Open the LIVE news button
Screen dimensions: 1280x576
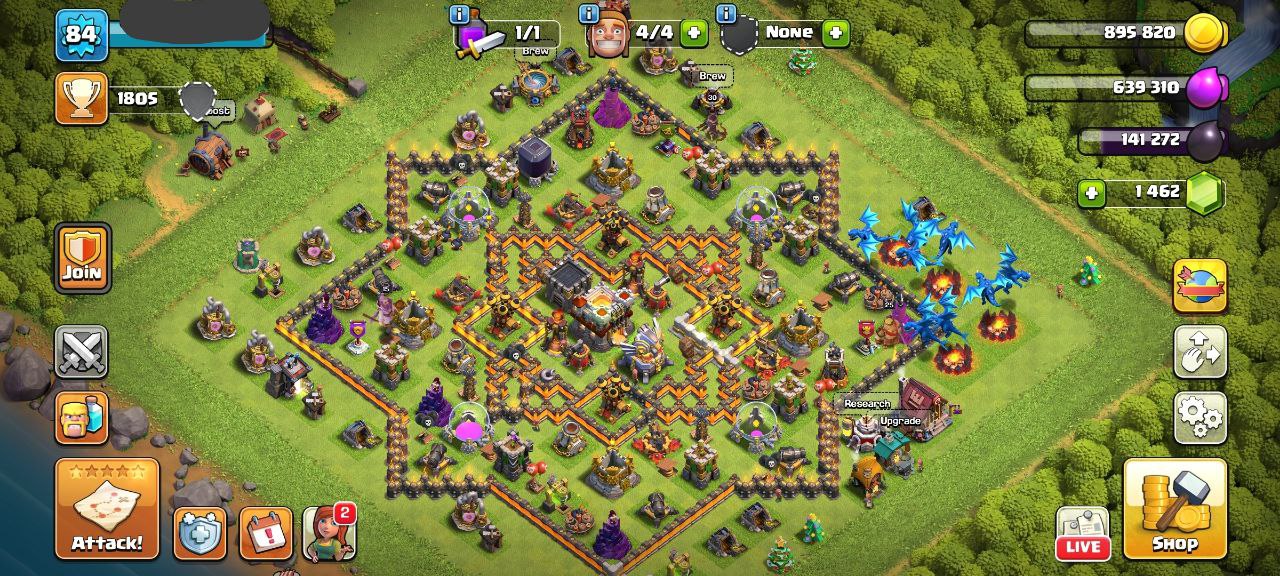click(x=1083, y=533)
